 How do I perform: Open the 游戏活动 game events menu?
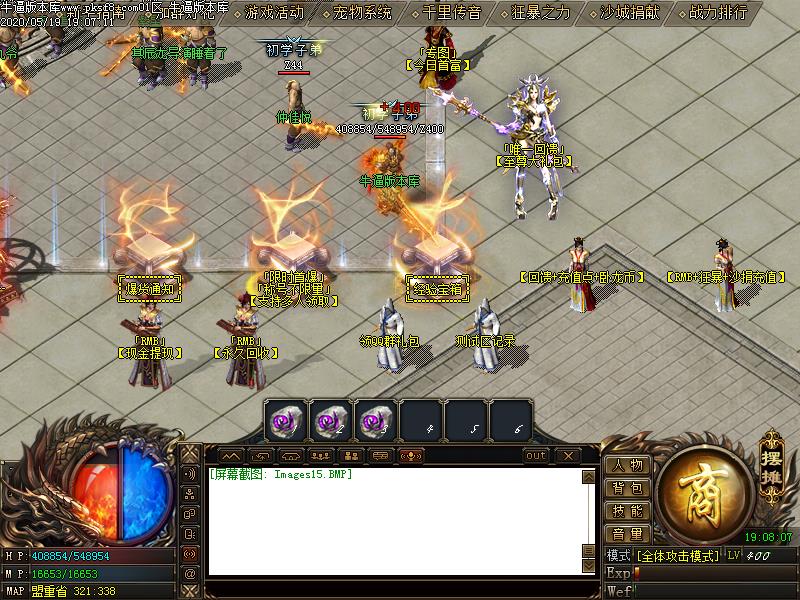point(274,13)
